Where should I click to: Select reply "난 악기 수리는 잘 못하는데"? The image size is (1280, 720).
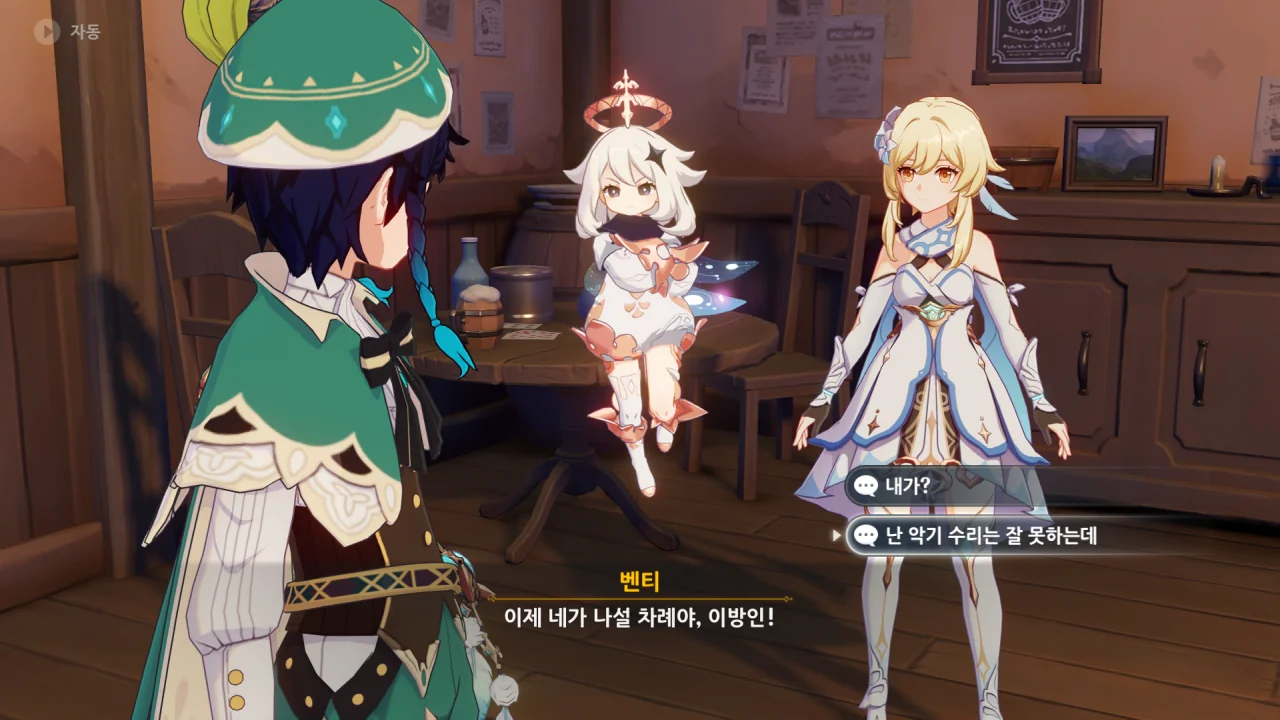point(990,536)
